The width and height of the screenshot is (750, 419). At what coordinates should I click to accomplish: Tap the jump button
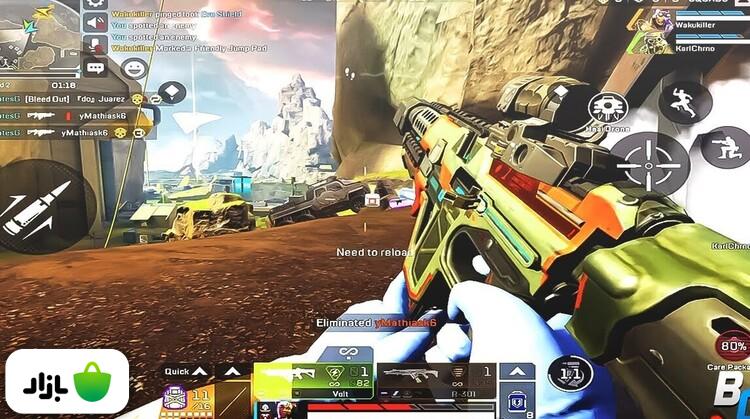tap(685, 101)
